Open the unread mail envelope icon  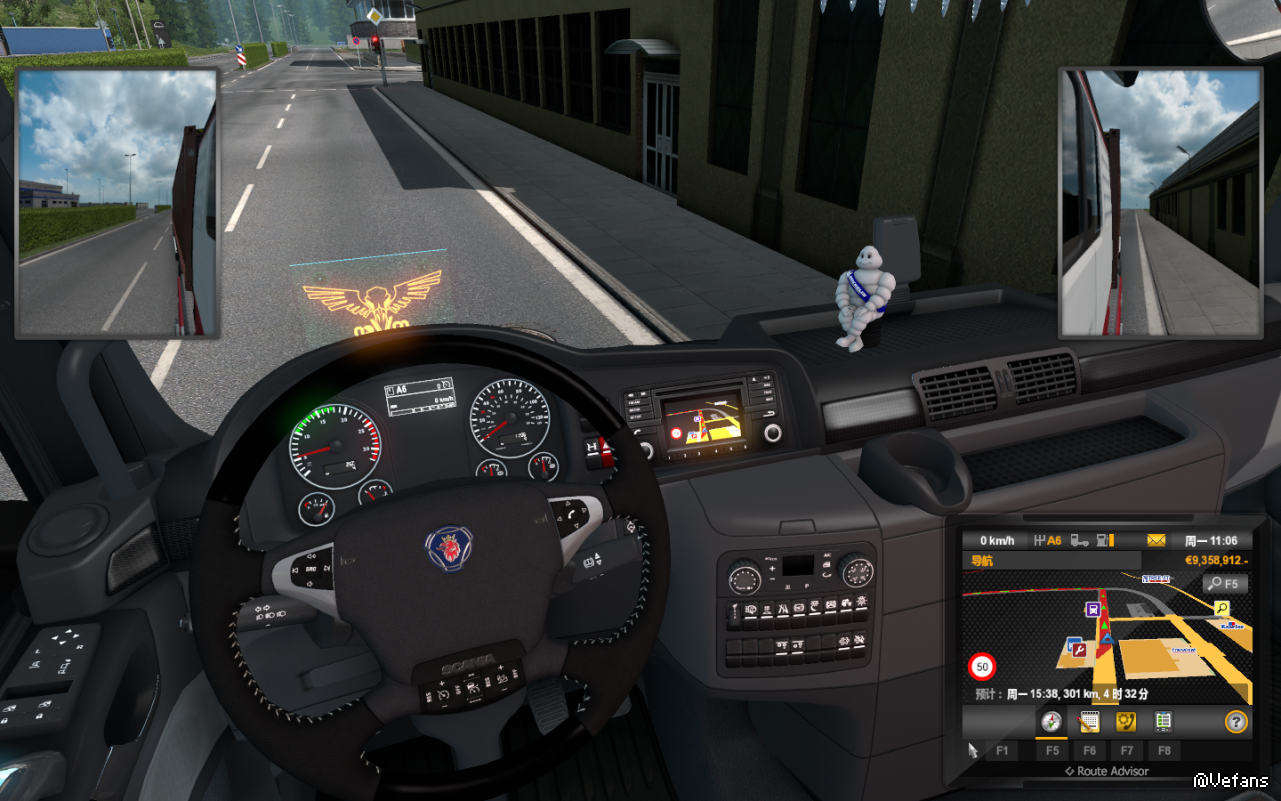coord(1156,541)
